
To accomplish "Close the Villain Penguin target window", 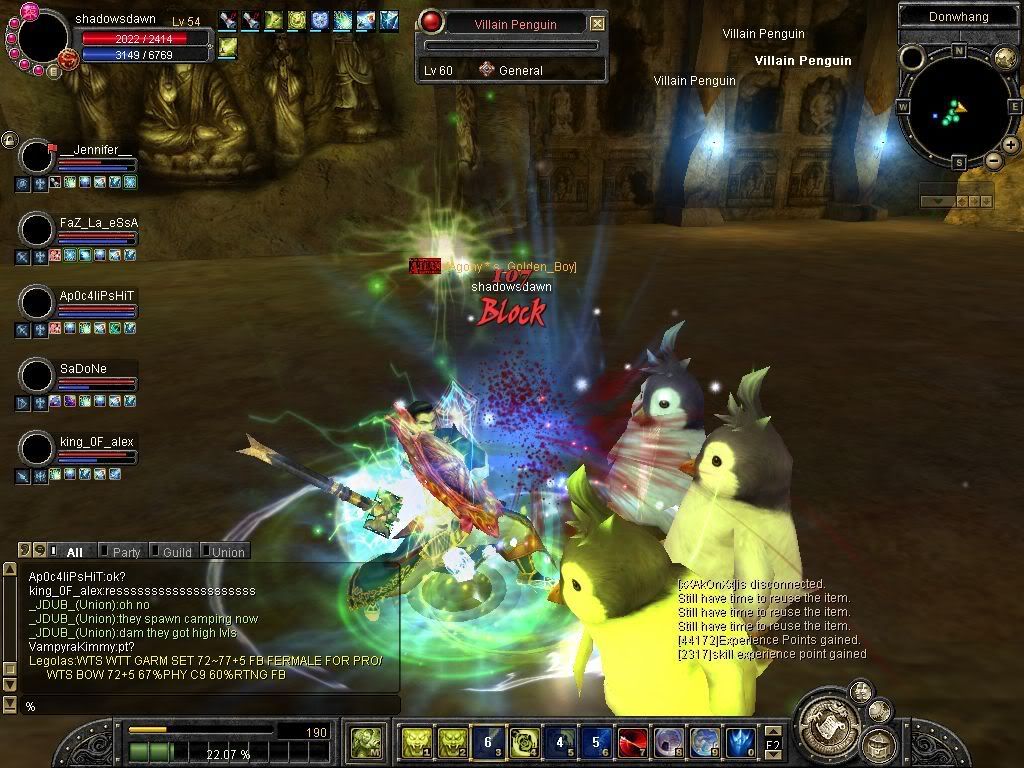I will tap(597, 23).
